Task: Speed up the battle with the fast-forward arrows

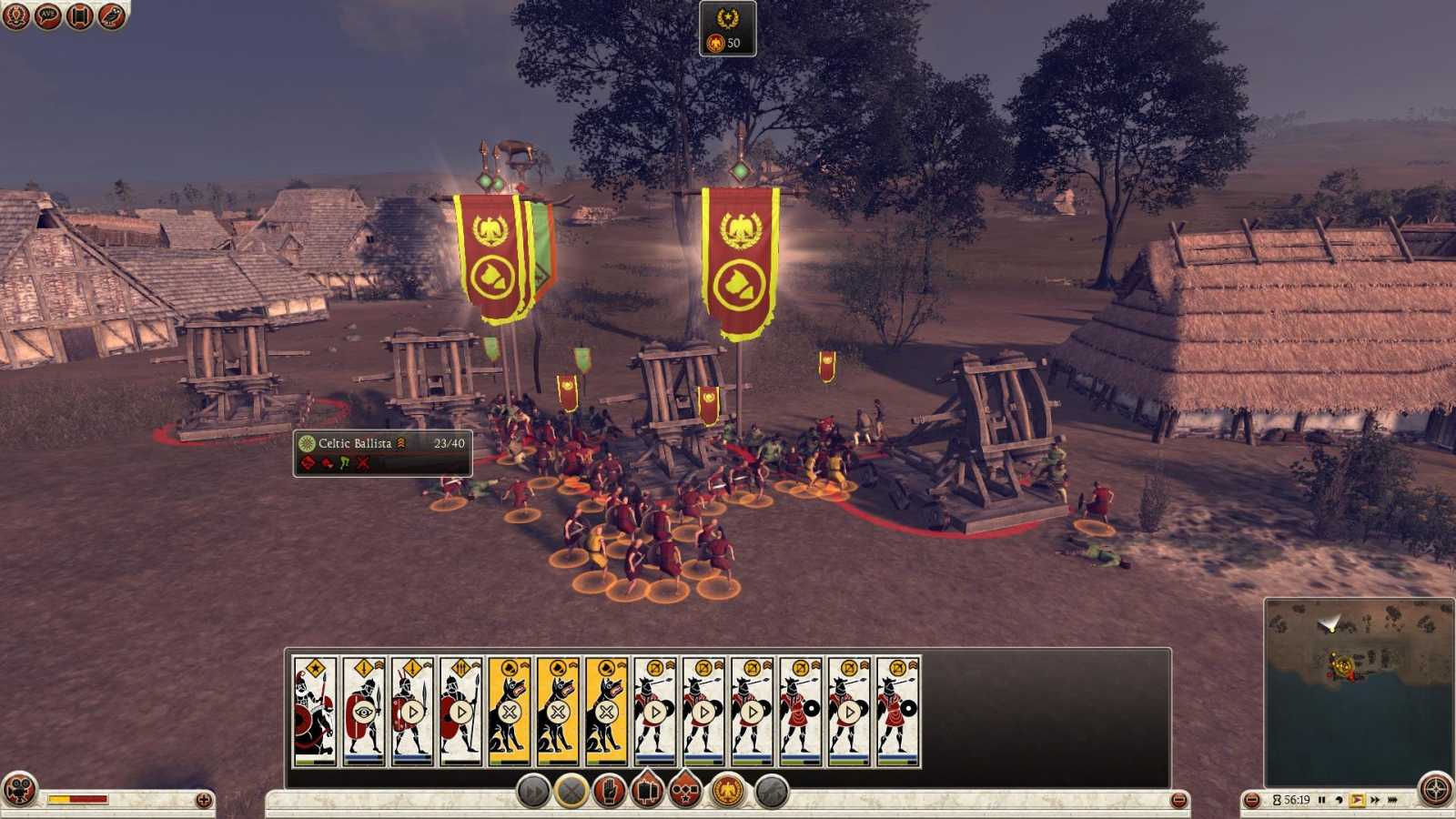Action: (1376, 797)
